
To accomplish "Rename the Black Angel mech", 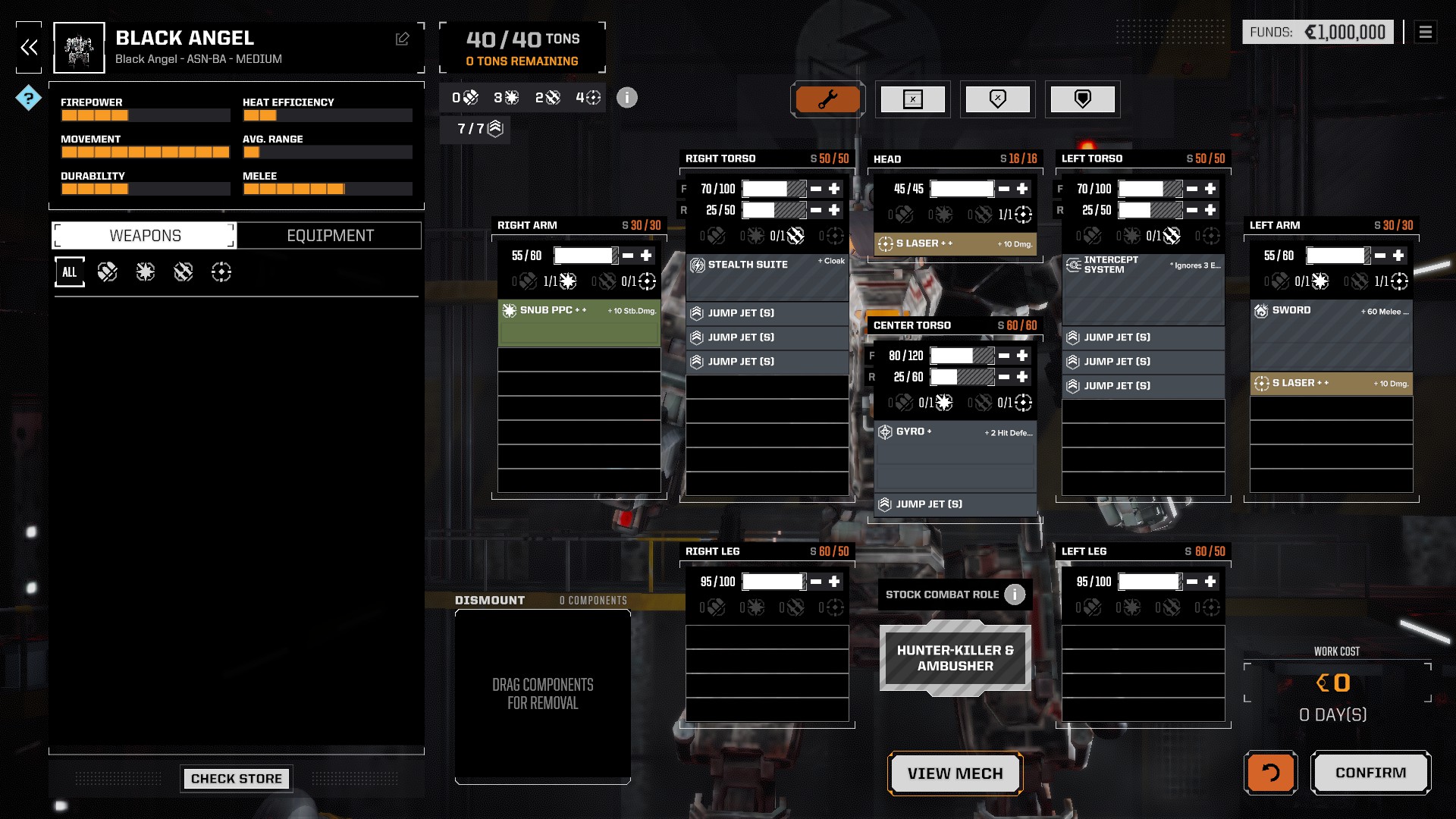I will [402, 39].
